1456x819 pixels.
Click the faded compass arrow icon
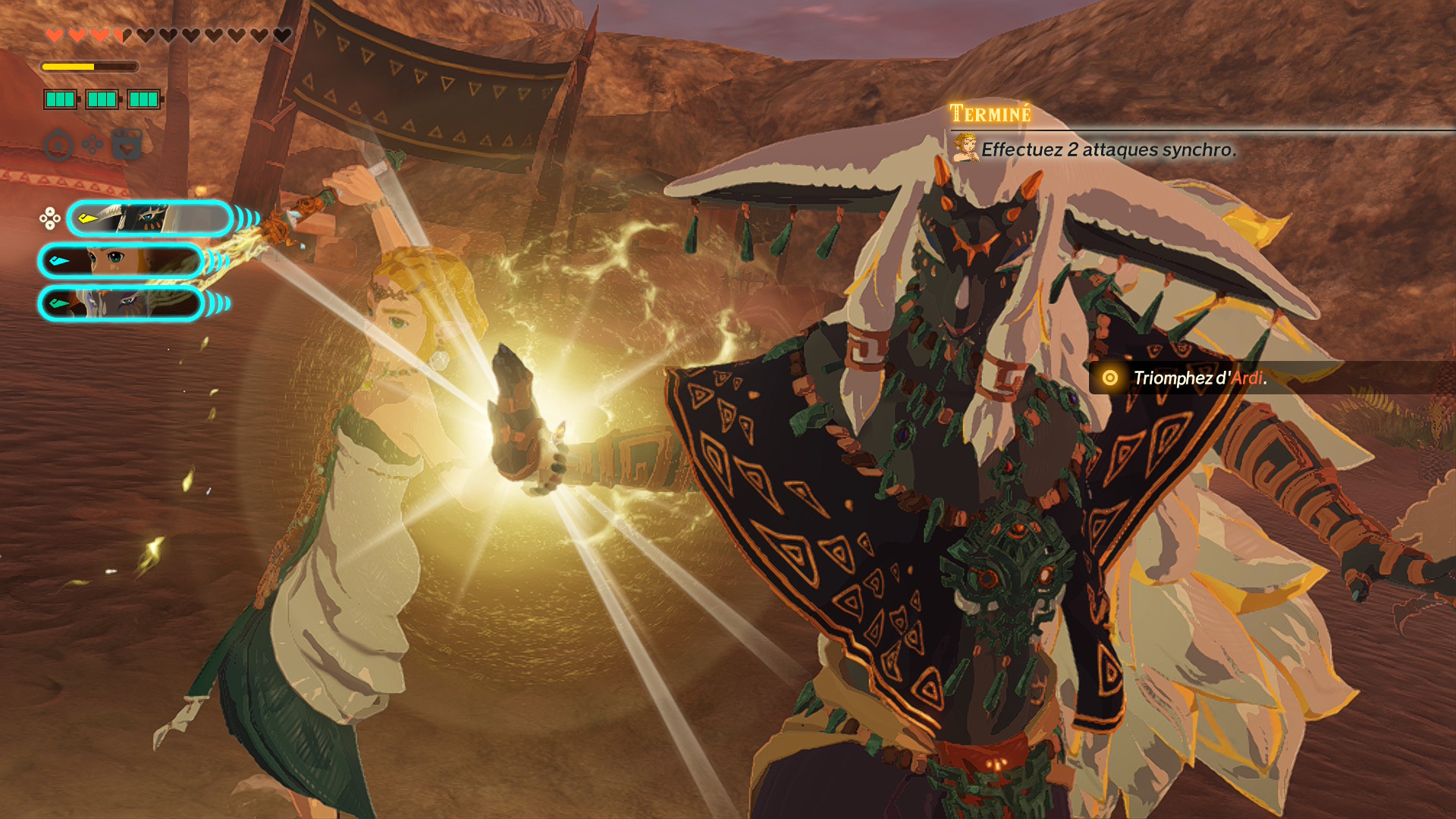(x=58, y=146)
